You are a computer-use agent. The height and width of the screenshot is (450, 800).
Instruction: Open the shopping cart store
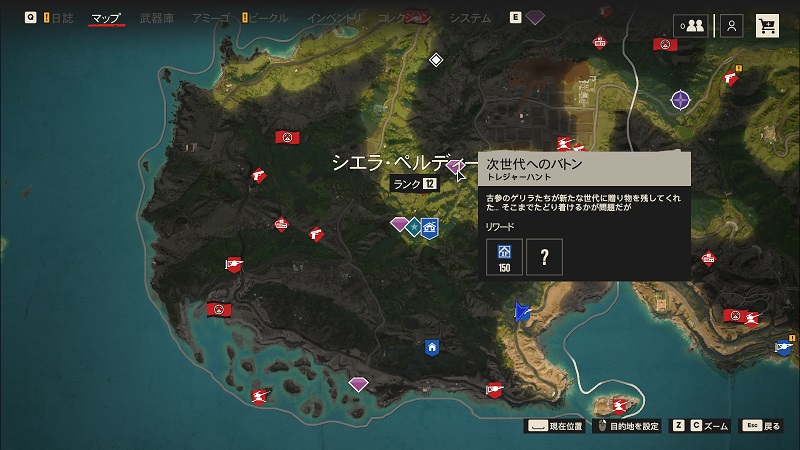(768, 26)
